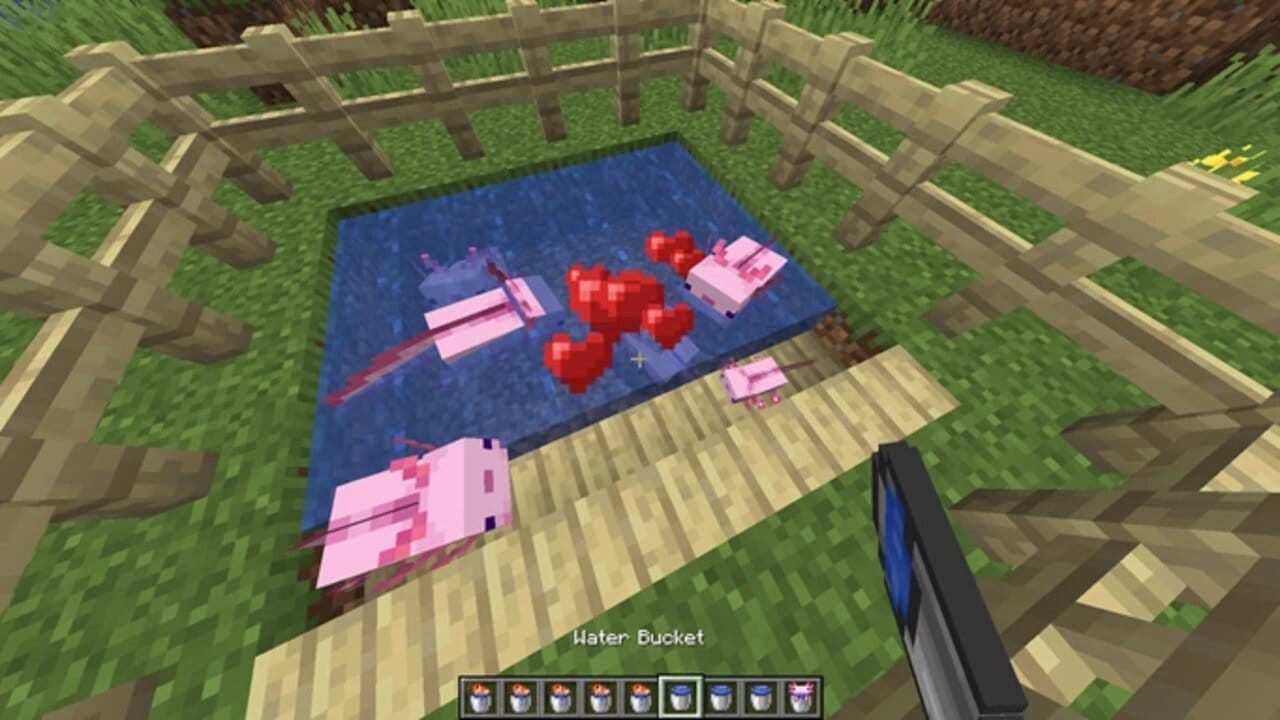The image size is (1280, 720).
Task: Click the baby axolotl near the pool edge
Action: coord(755,380)
